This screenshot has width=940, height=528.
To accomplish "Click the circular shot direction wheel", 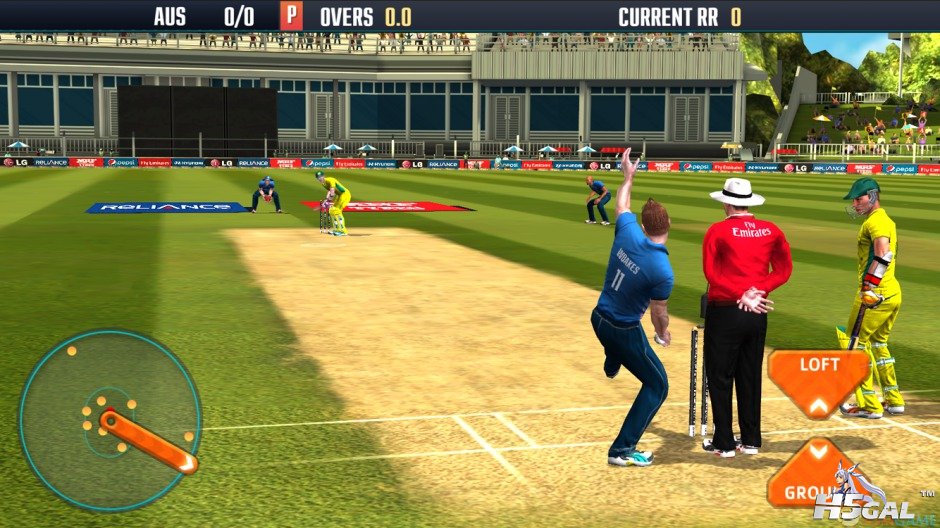I will tap(110, 407).
